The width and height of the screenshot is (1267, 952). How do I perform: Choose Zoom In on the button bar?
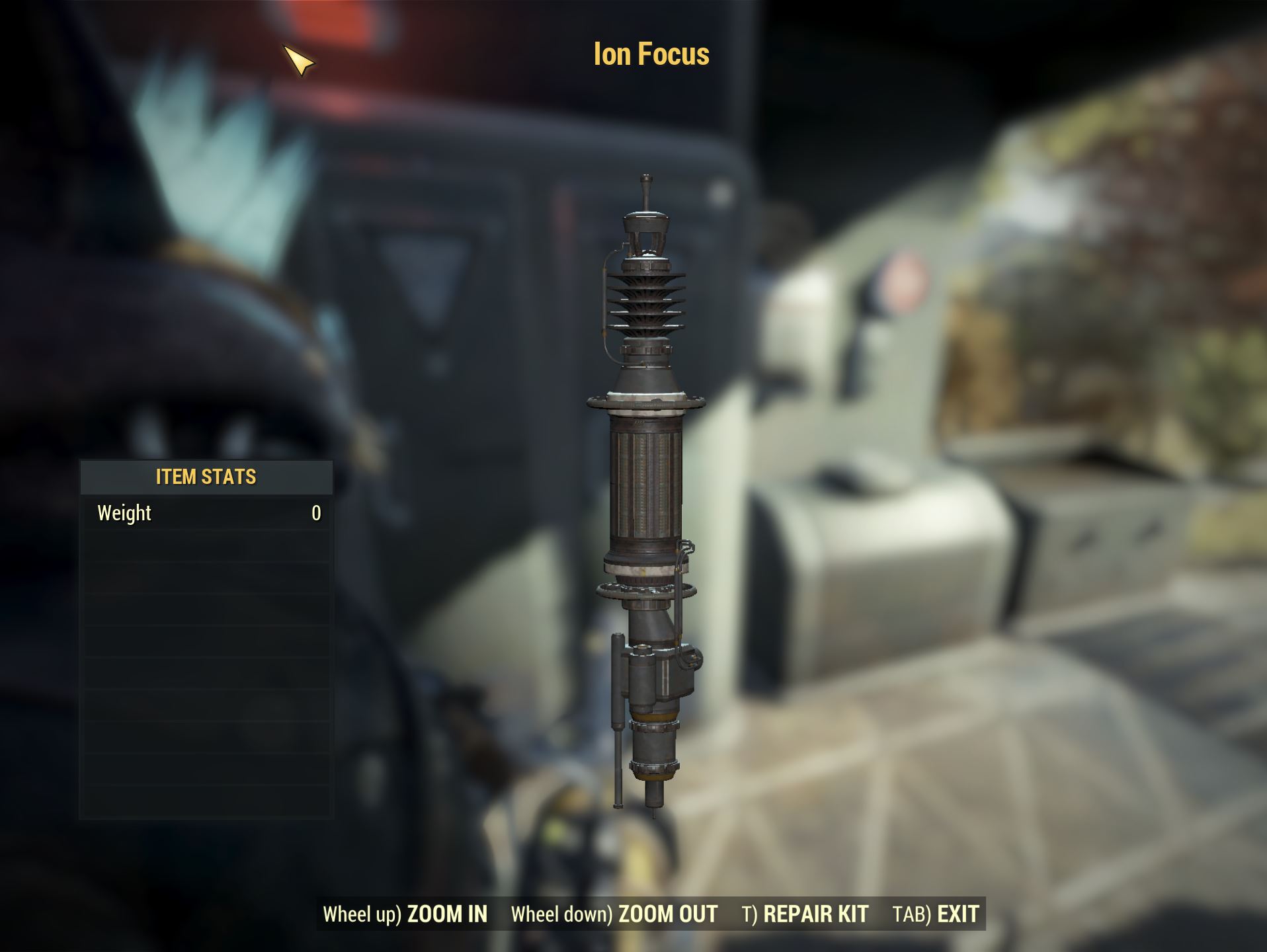click(405, 914)
